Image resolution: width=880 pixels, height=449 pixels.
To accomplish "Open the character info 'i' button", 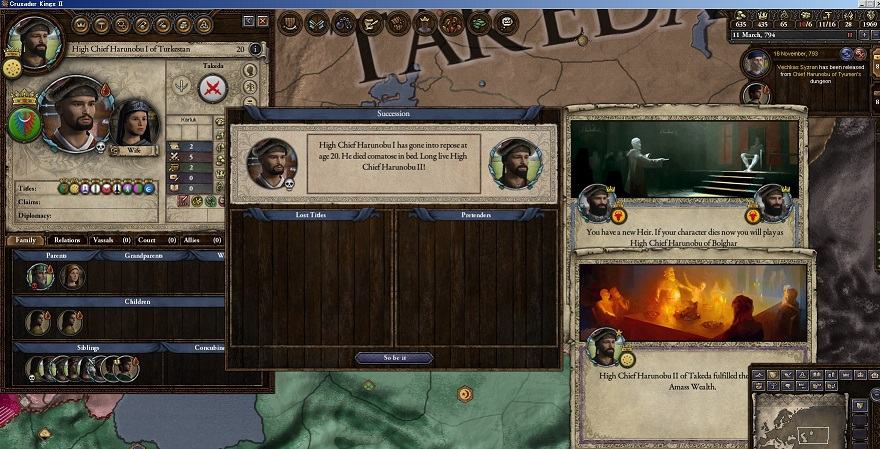I will [256, 49].
